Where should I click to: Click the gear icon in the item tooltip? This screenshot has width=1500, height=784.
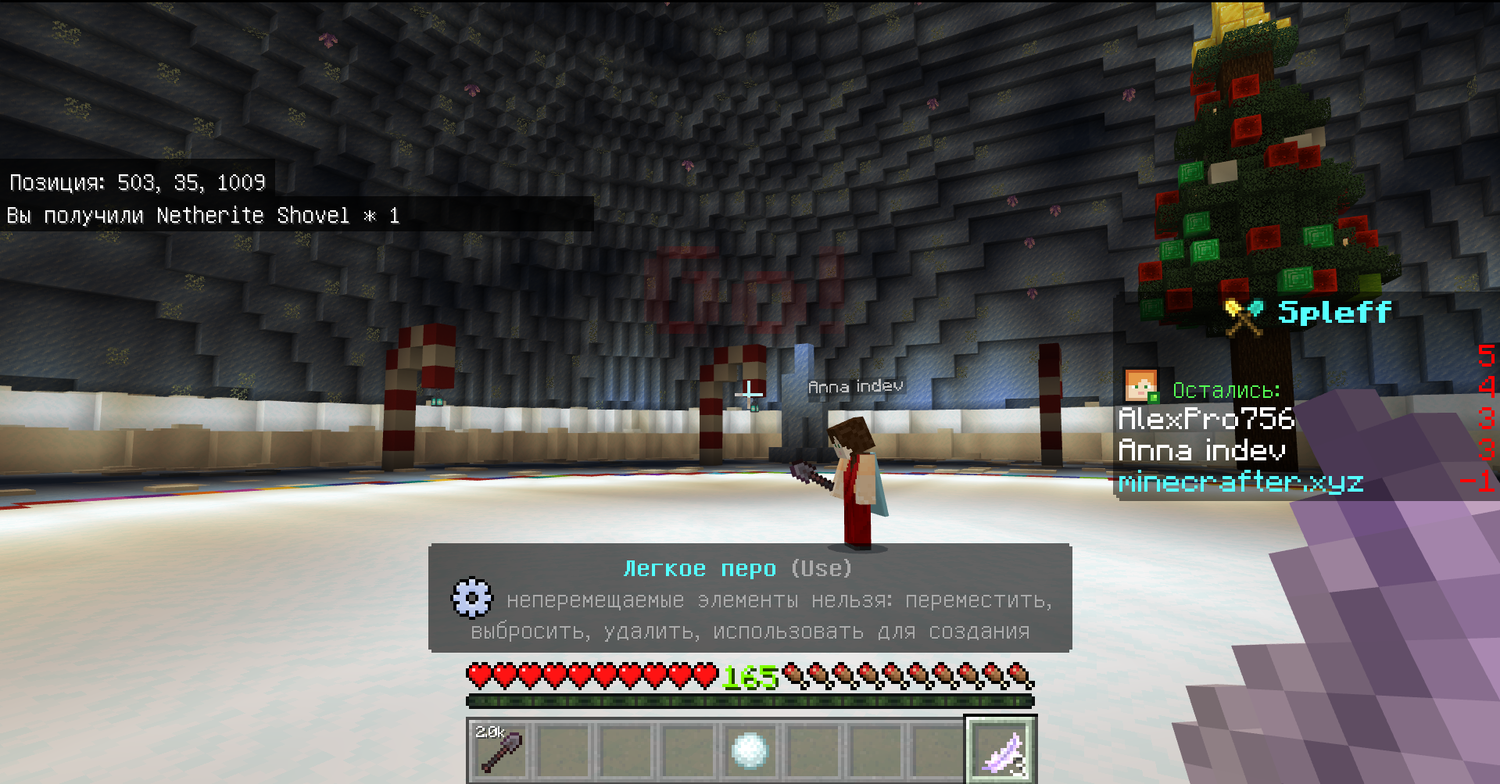(x=471, y=598)
